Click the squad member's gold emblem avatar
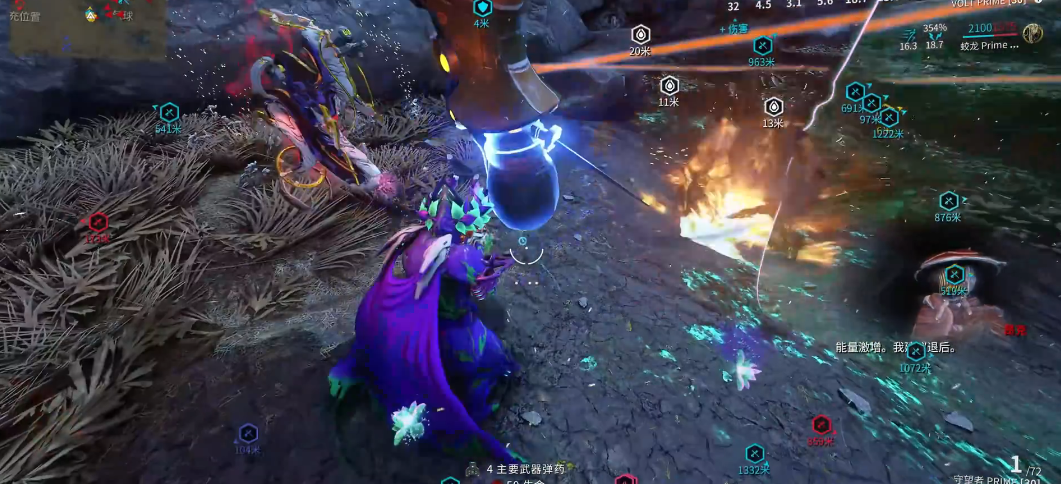This screenshot has width=1061, height=484. [1035, 34]
